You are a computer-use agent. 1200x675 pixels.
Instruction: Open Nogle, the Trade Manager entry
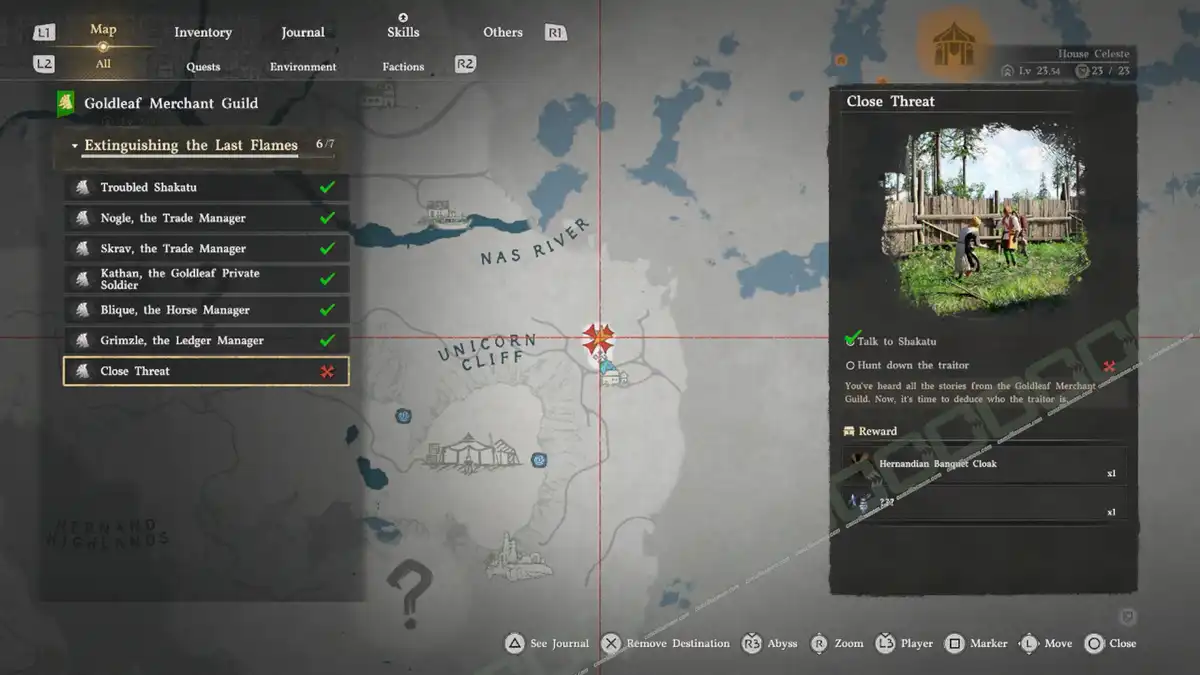[x=206, y=218]
